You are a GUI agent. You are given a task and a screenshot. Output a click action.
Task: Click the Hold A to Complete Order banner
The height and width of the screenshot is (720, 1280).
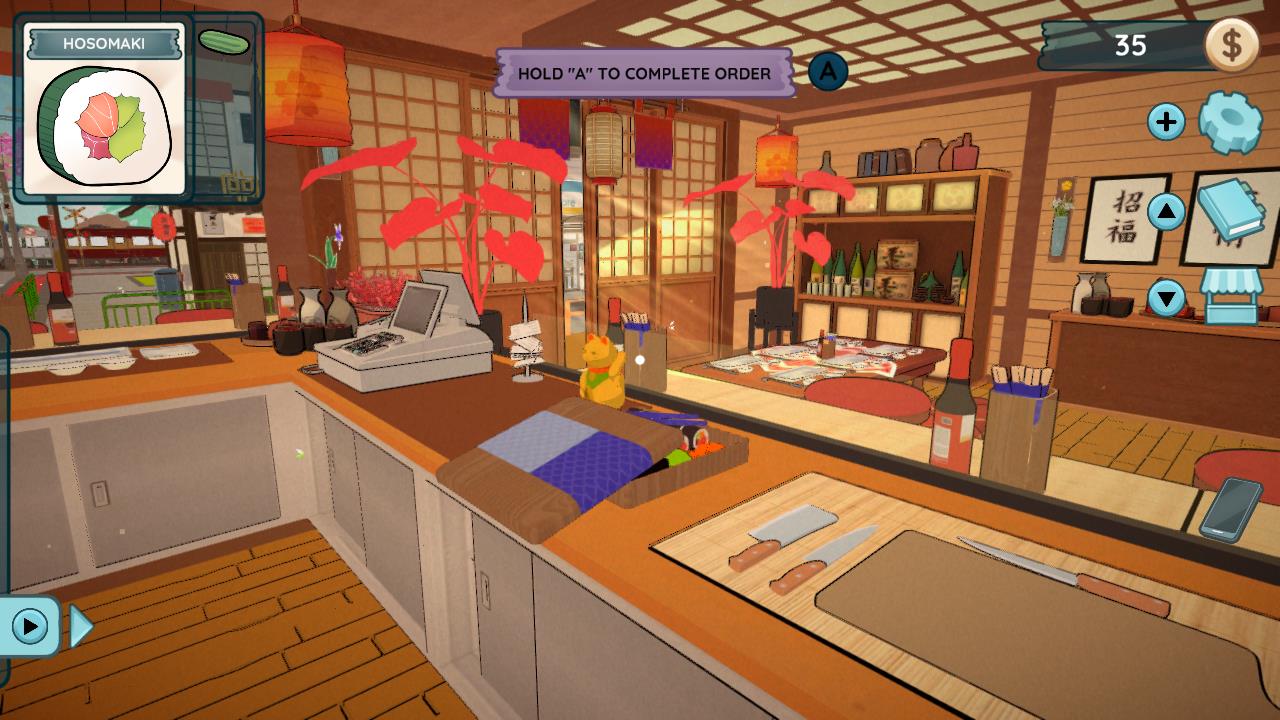pyautogui.click(x=646, y=71)
